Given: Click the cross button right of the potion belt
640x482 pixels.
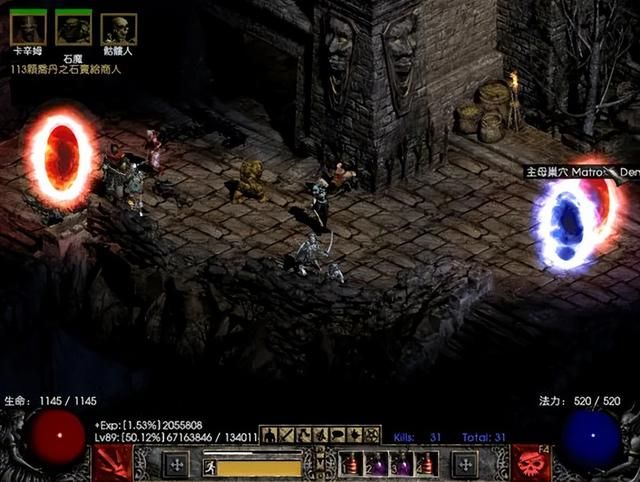Looking at the screenshot, I should click(x=464, y=465).
